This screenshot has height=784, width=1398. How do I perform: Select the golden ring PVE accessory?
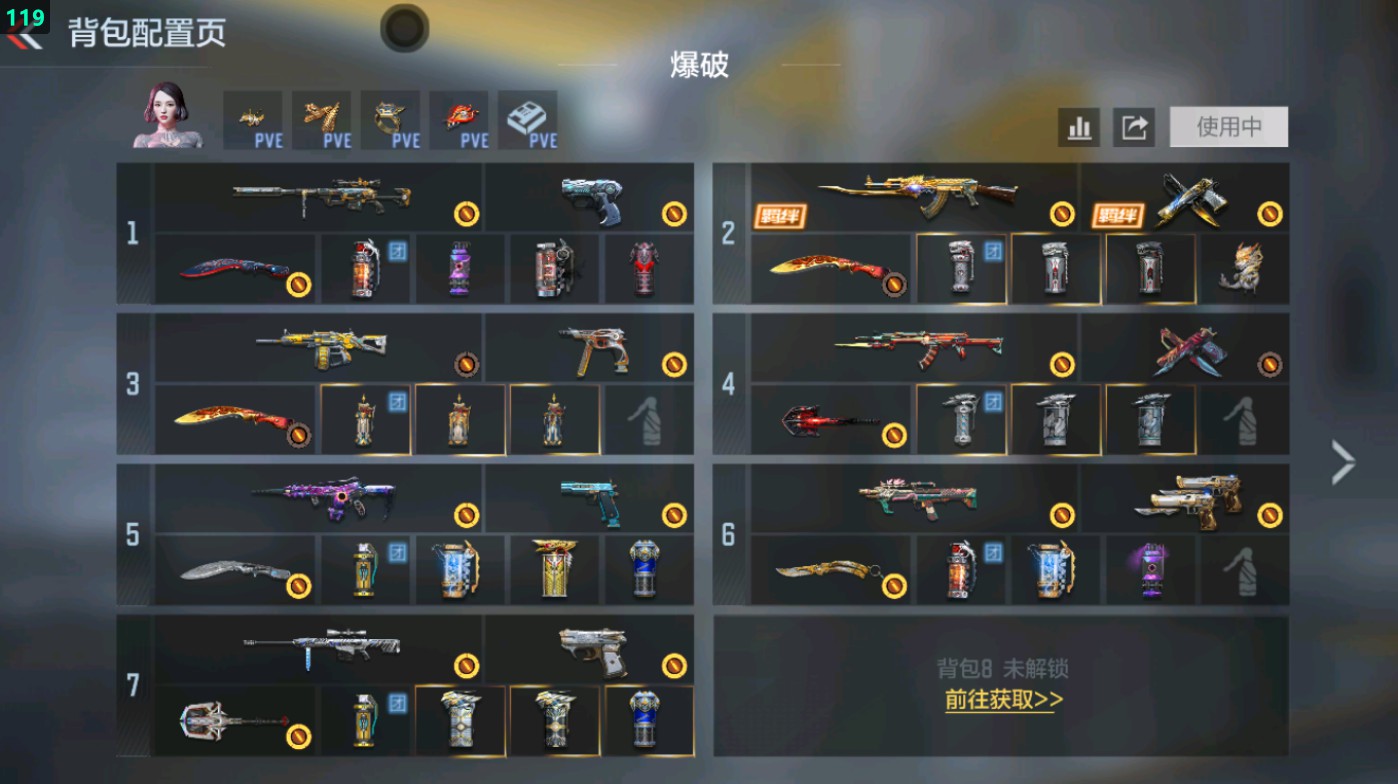pyautogui.click(x=390, y=118)
